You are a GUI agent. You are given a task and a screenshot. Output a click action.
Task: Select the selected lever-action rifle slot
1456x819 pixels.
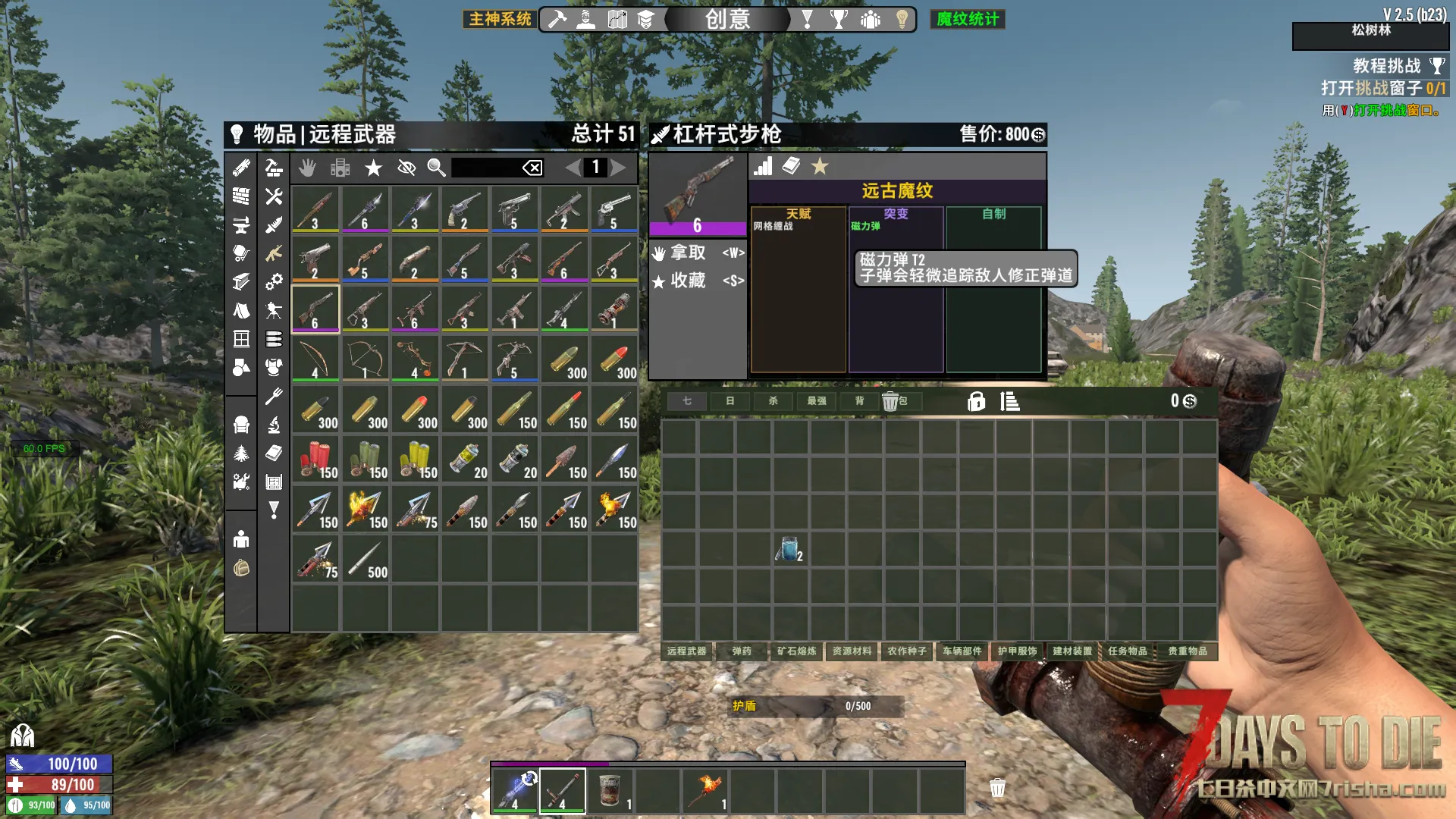pos(315,309)
